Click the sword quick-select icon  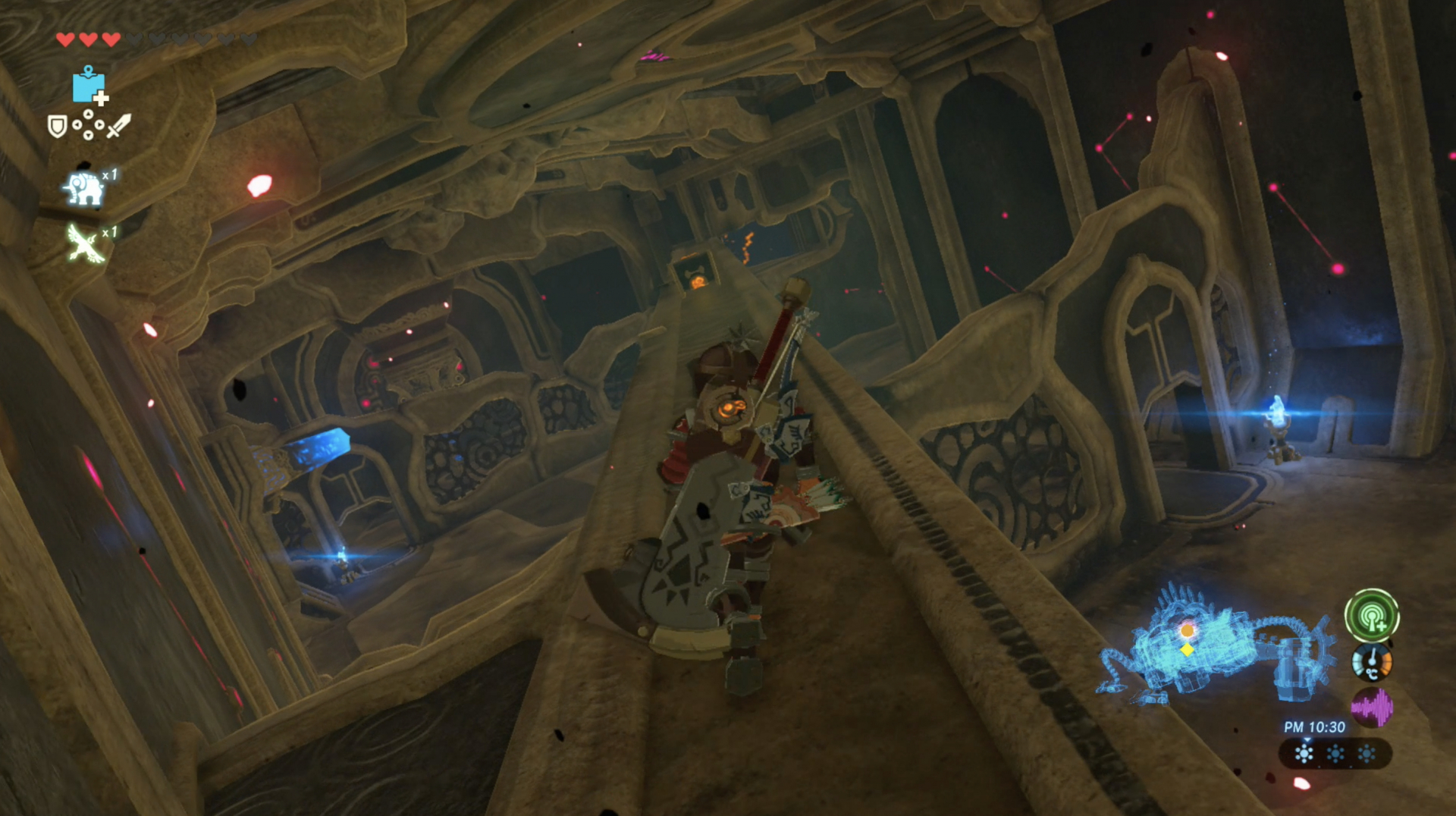point(119,126)
